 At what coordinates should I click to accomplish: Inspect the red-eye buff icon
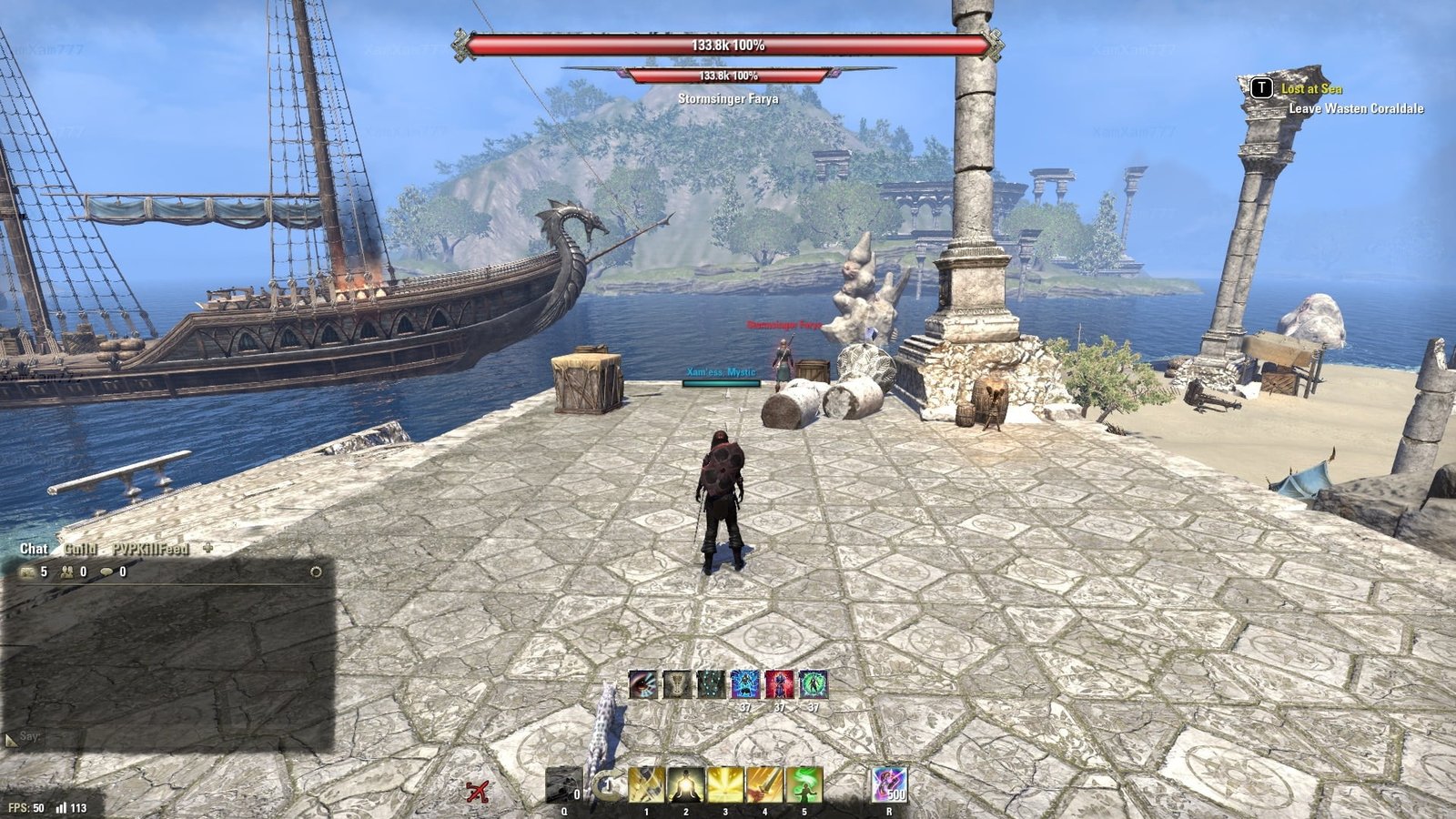point(642,684)
